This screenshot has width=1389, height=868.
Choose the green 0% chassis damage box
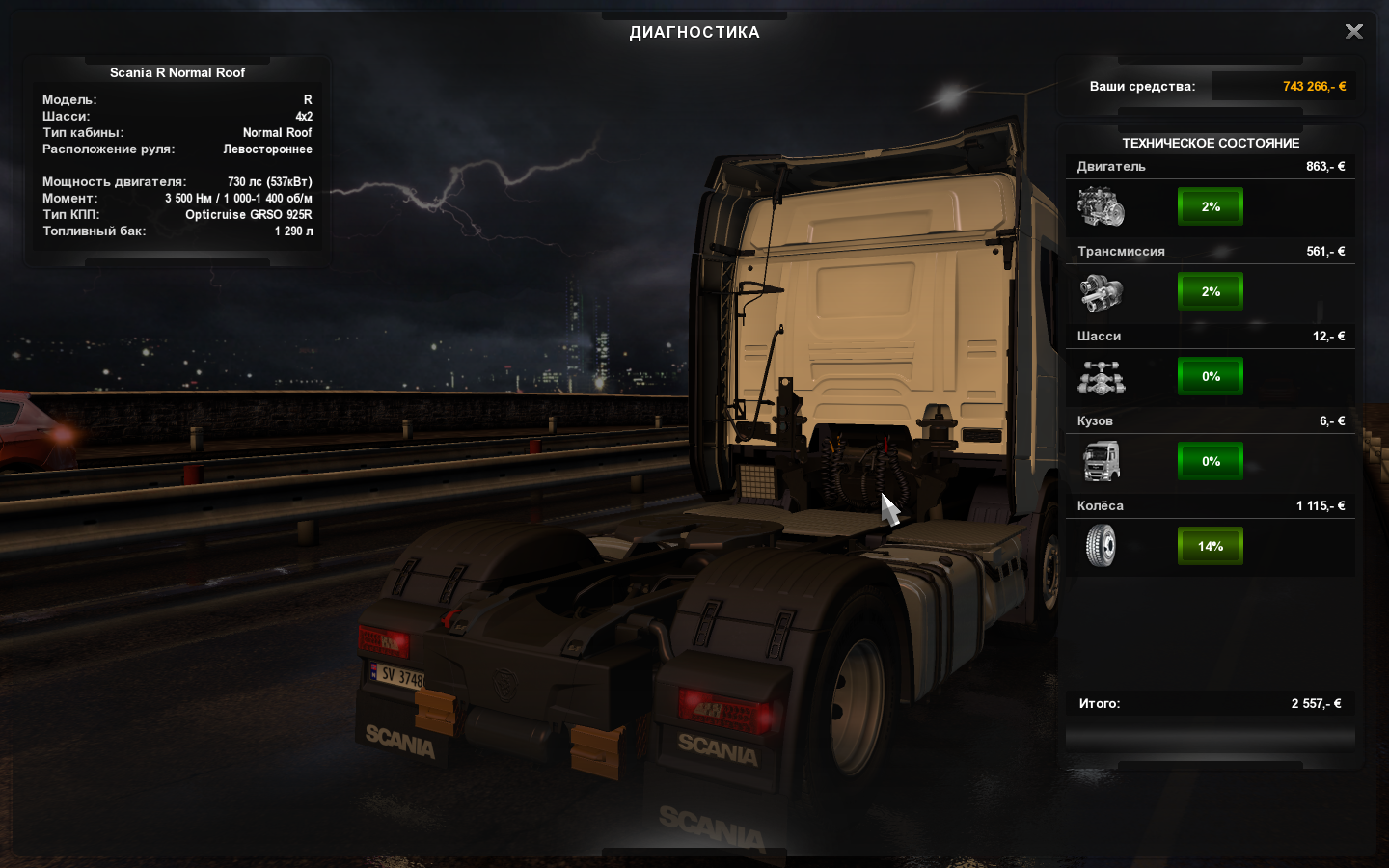pyautogui.click(x=1211, y=376)
